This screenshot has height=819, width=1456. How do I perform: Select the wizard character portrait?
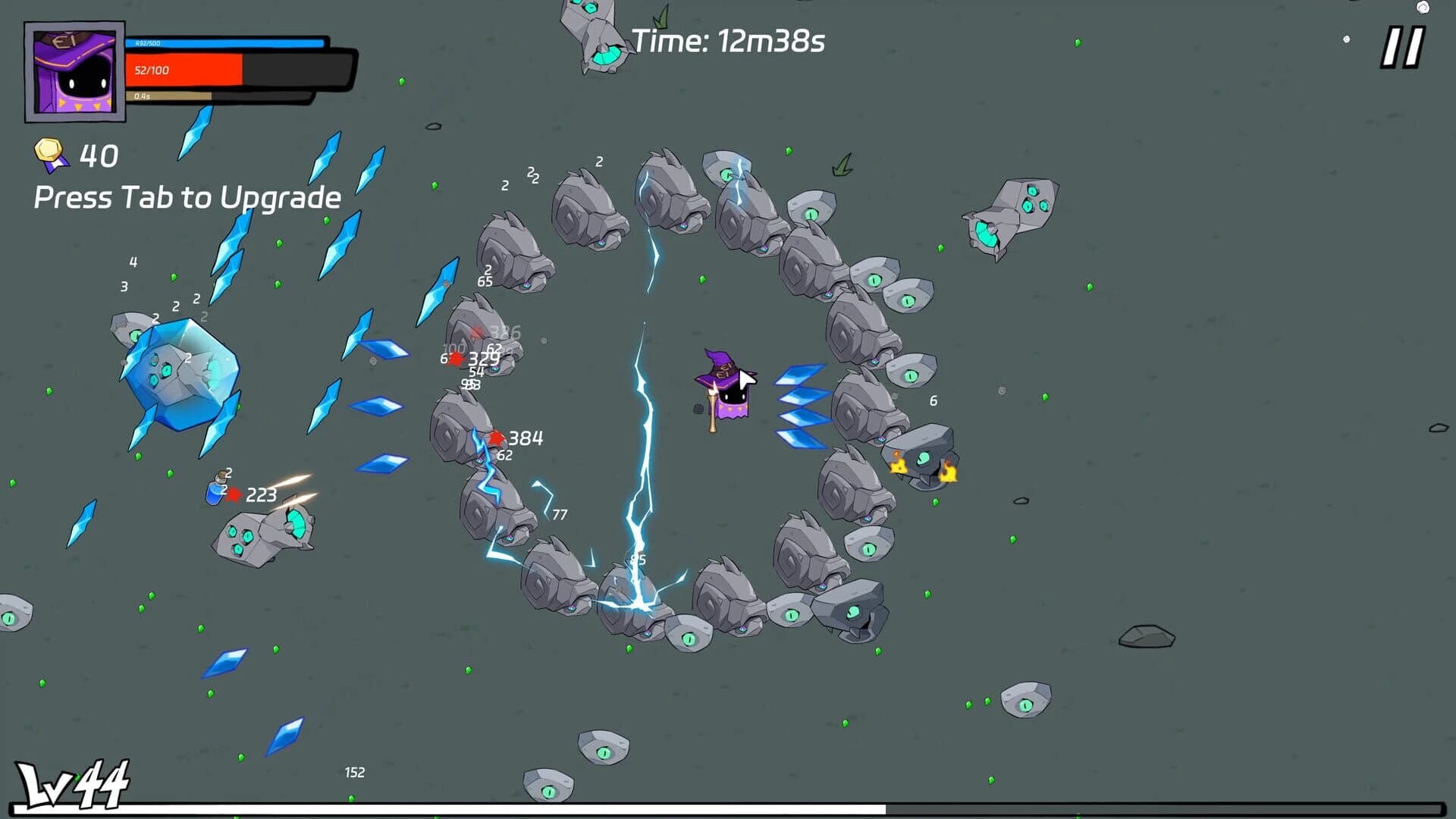(74, 72)
